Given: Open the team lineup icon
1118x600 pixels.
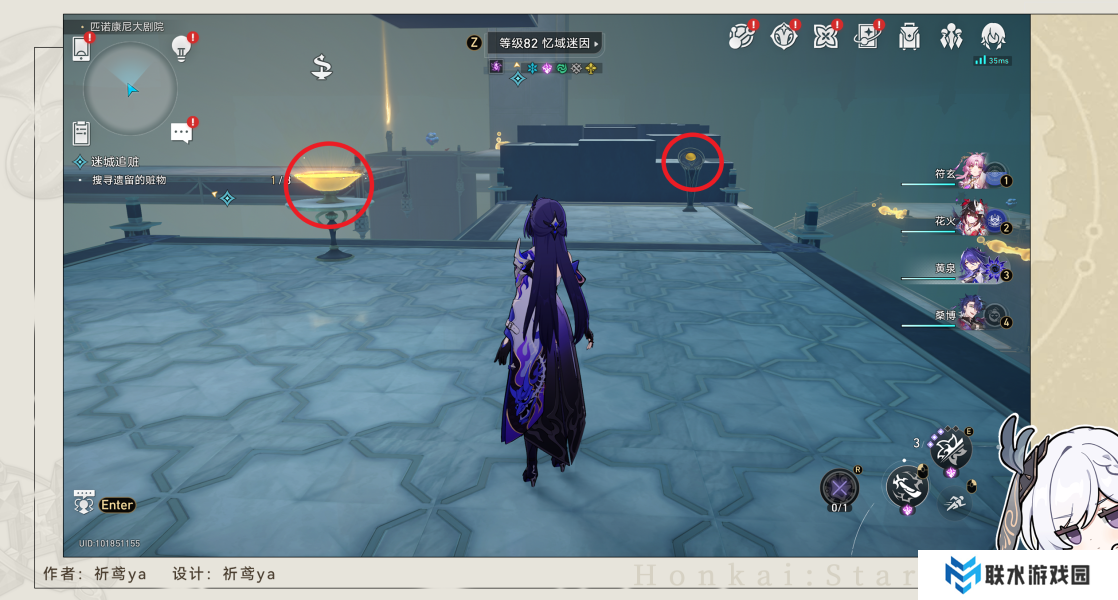Looking at the screenshot, I should (950, 37).
